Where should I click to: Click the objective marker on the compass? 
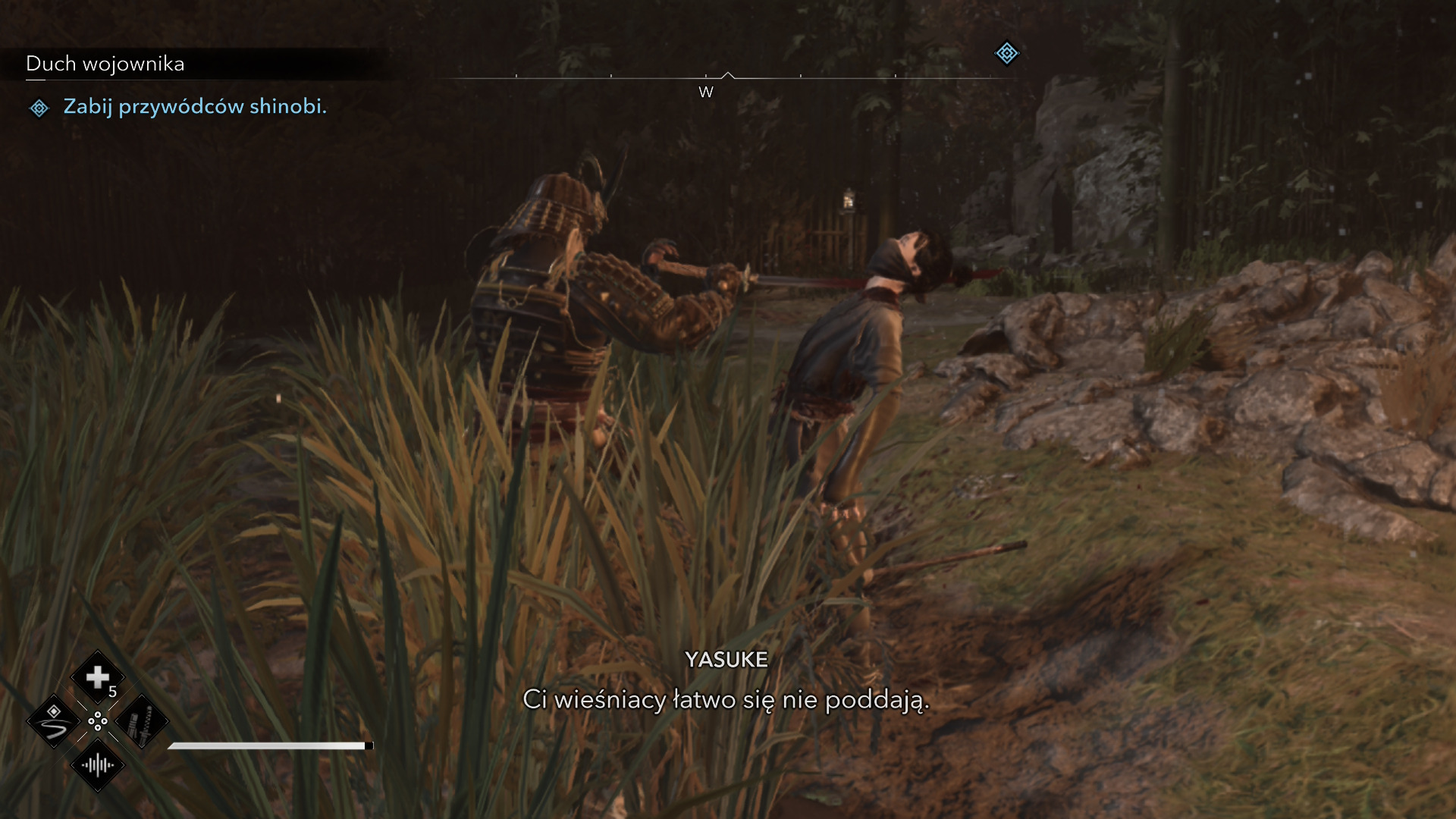pos(1006,53)
